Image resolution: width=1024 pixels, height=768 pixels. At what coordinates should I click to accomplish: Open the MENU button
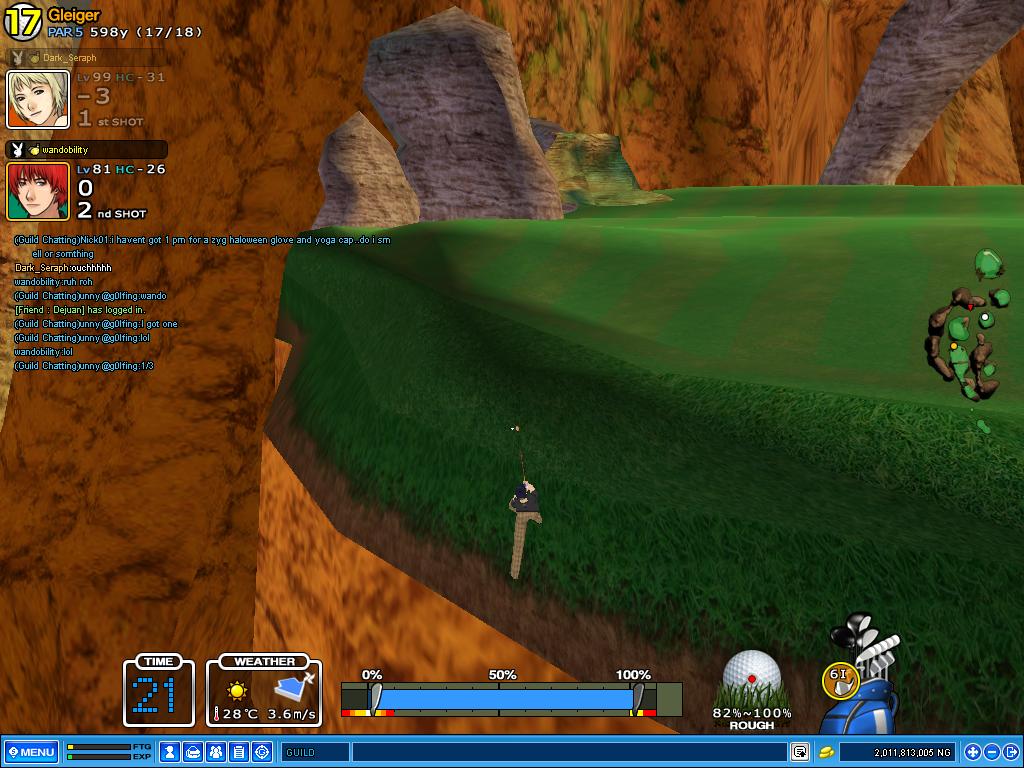(31, 752)
